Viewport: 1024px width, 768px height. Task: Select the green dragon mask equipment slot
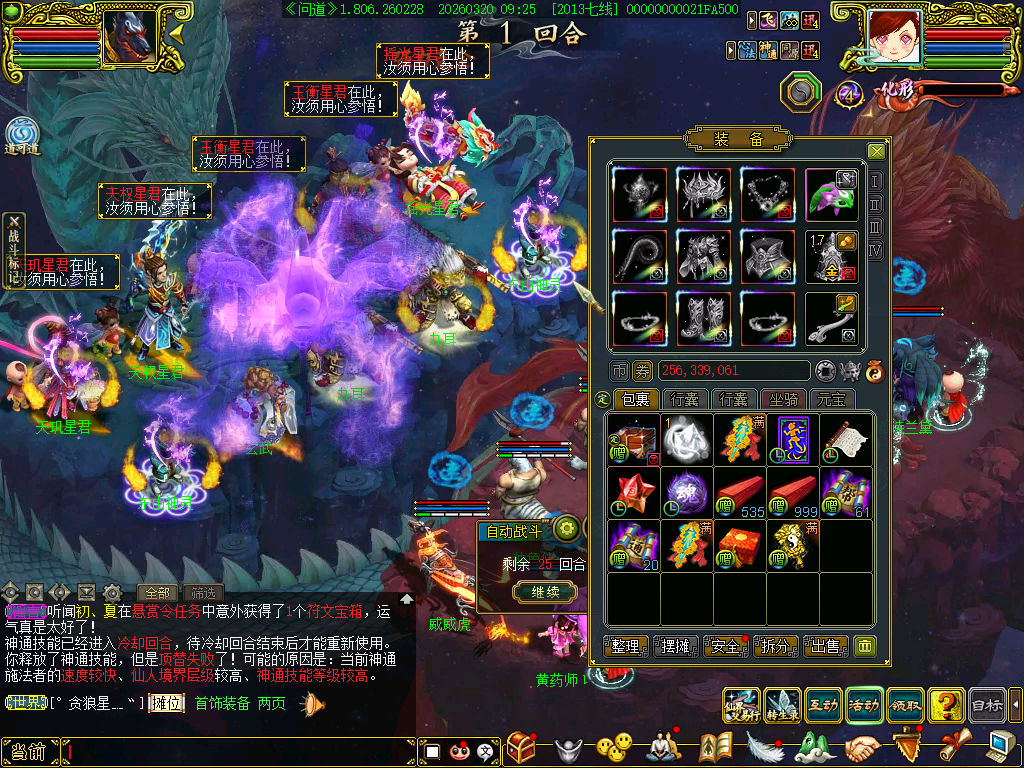[832, 194]
